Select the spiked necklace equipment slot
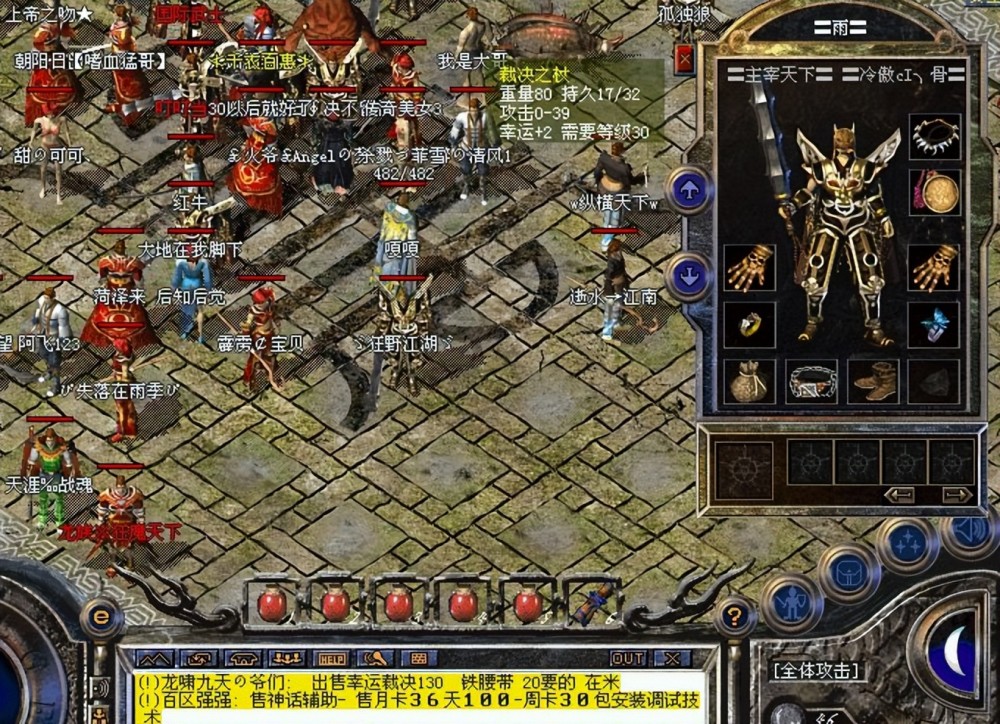The image size is (1000, 724). [935, 138]
